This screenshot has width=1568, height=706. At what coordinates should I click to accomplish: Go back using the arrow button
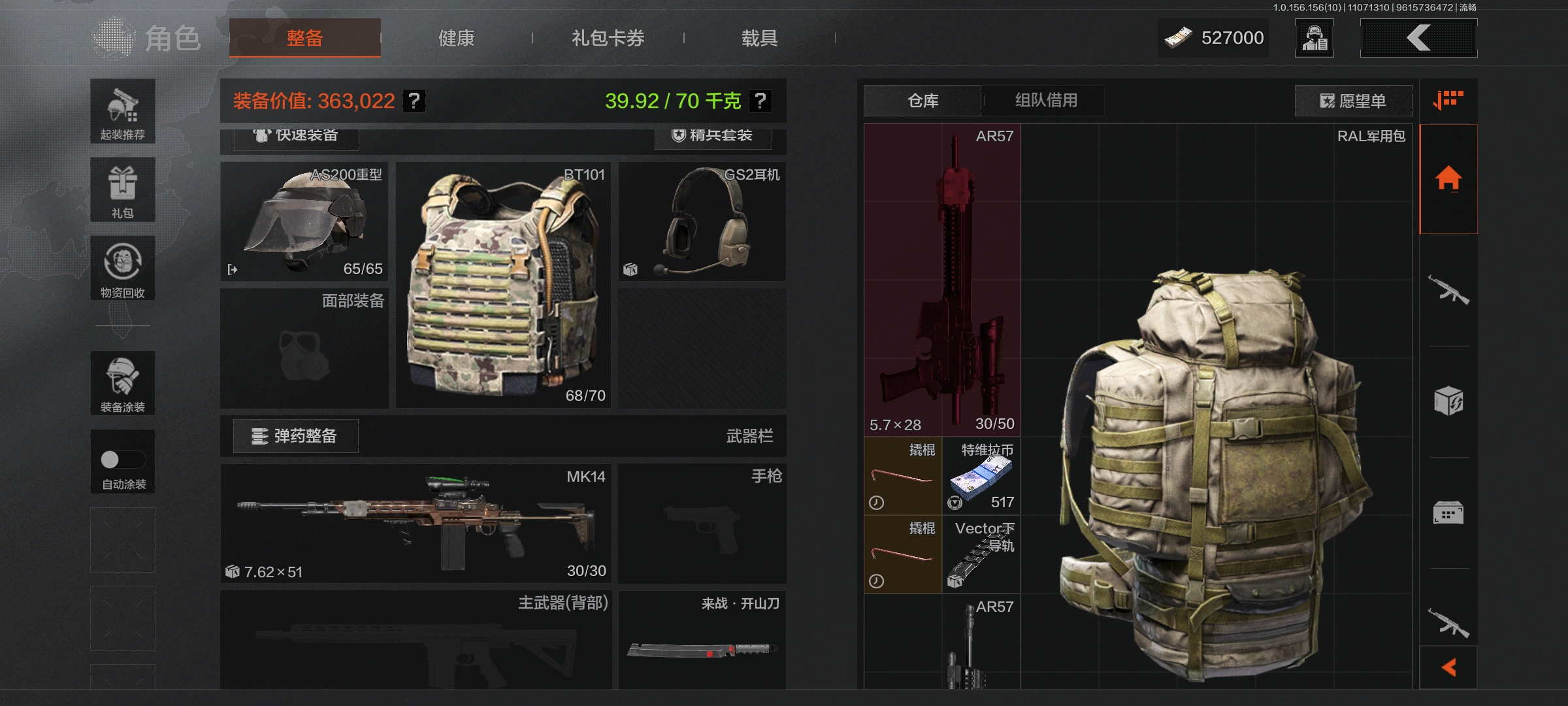(x=1418, y=38)
